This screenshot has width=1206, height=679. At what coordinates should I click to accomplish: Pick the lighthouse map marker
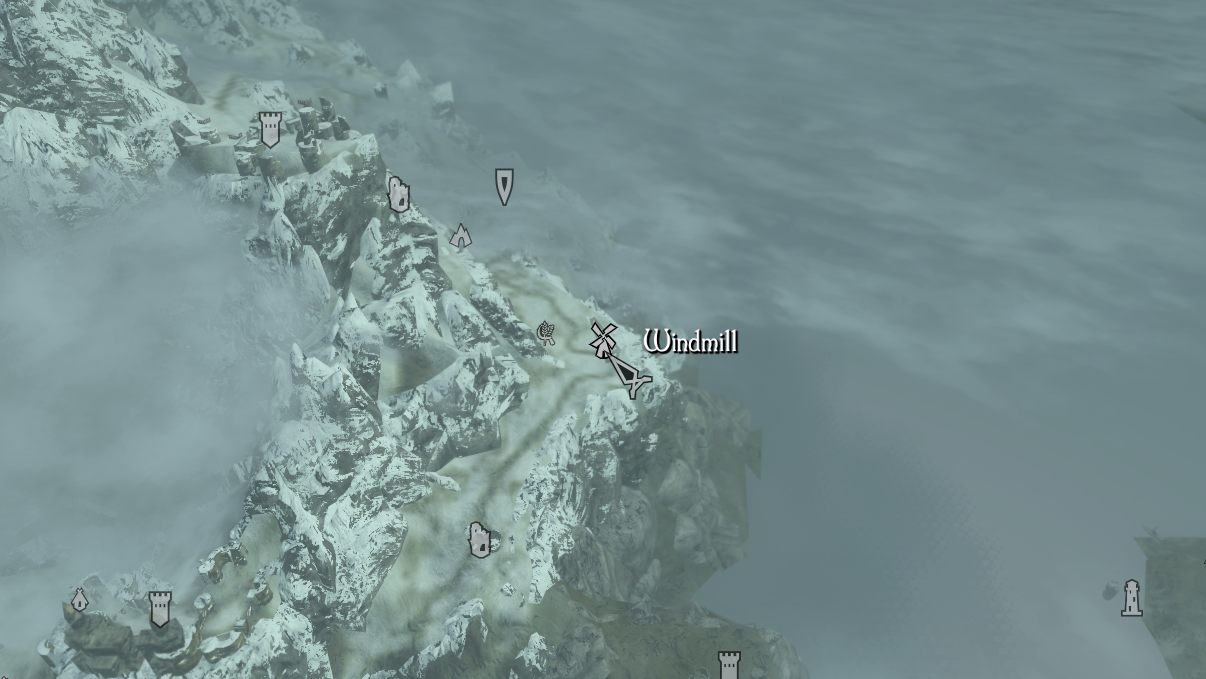[1131, 598]
